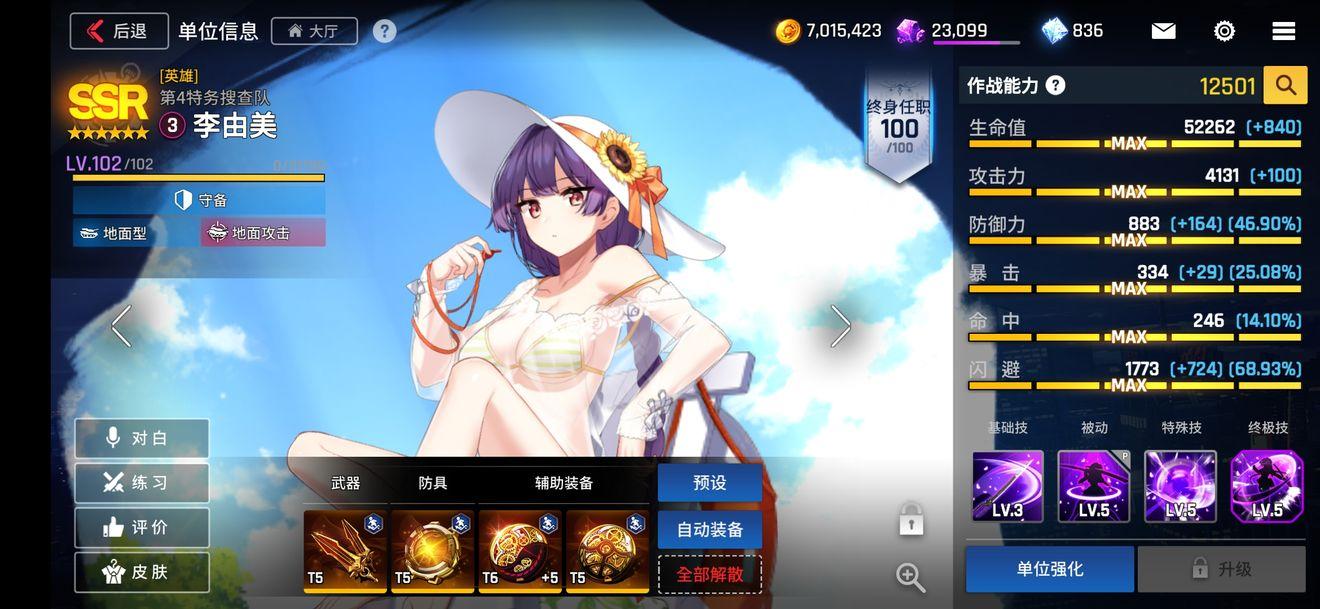The image size is (1320, 609).
Task: Open the 对白 voice lines button
Action: point(141,438)
